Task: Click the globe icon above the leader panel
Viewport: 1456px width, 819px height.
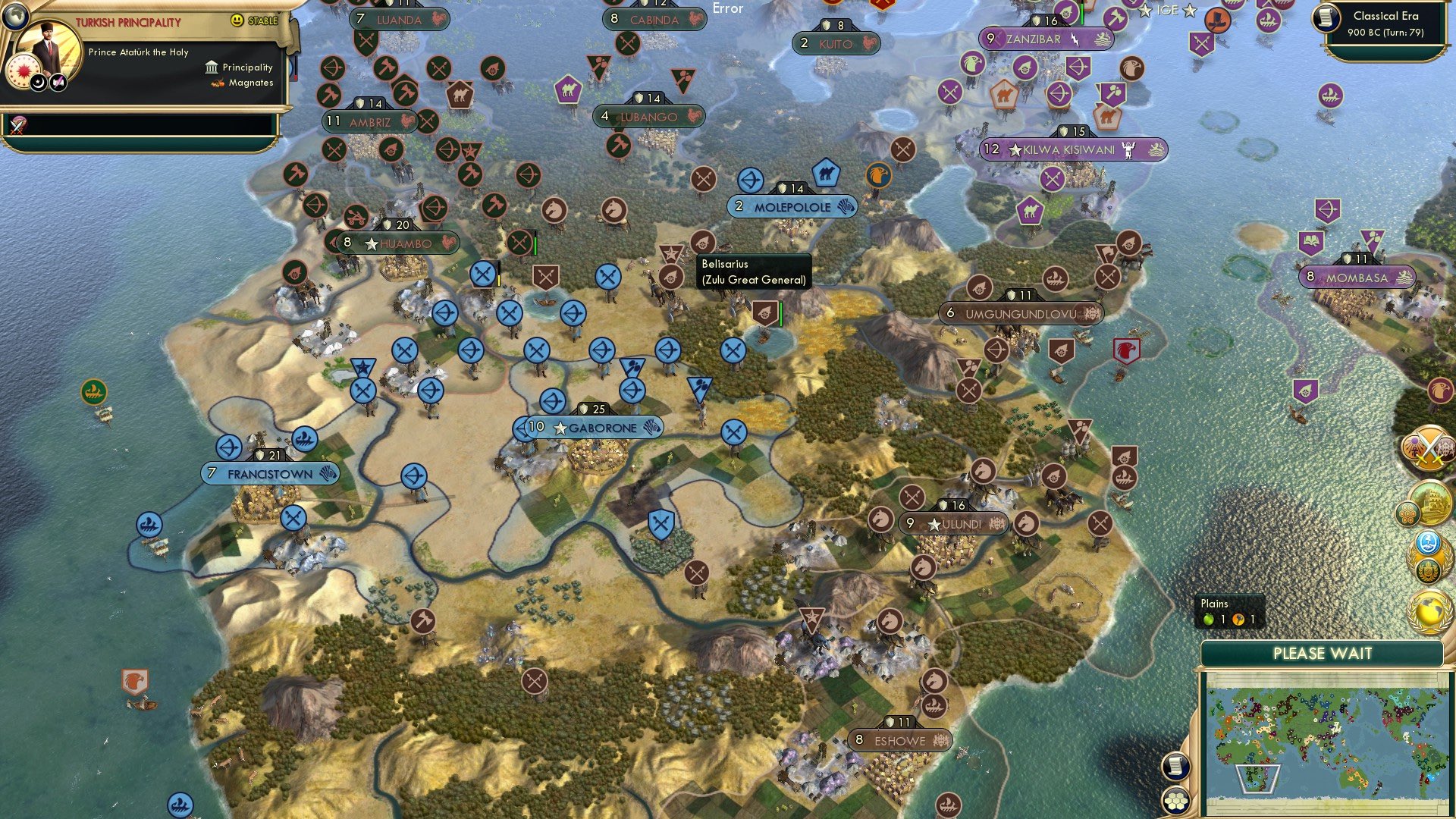Action: (15, 18)
